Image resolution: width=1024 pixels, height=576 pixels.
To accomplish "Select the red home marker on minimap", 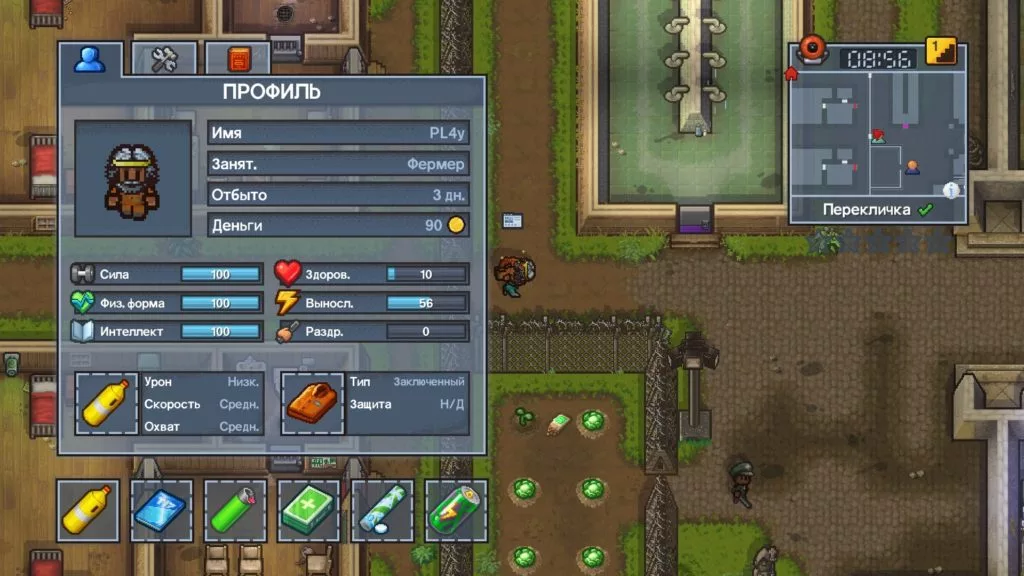I will pos(792,73).
